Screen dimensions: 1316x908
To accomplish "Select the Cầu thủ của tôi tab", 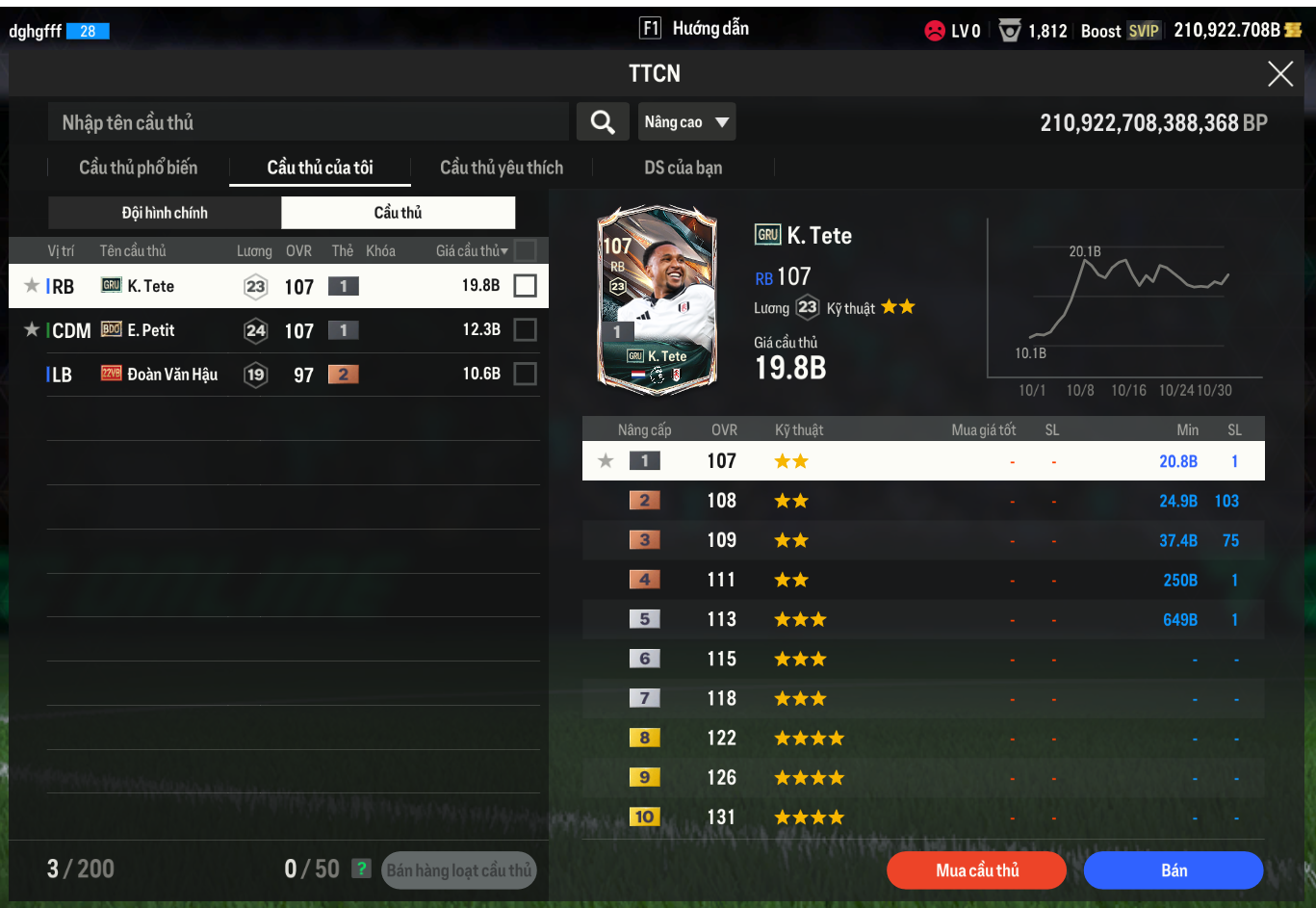I will (320, 168).
